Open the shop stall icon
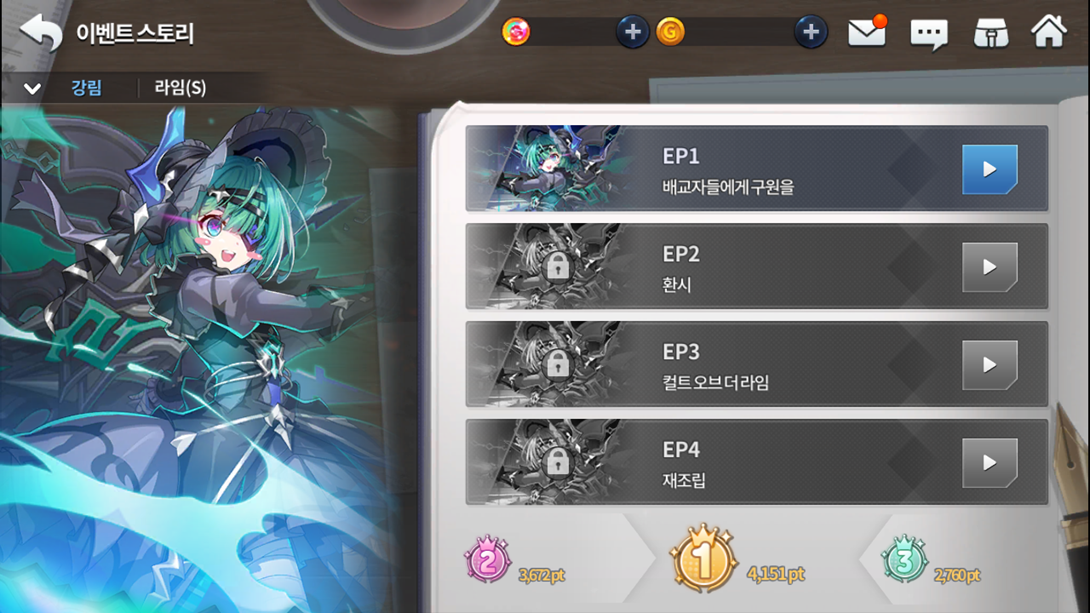Viewport: 1090px width, 613px height. pos(990,33)
